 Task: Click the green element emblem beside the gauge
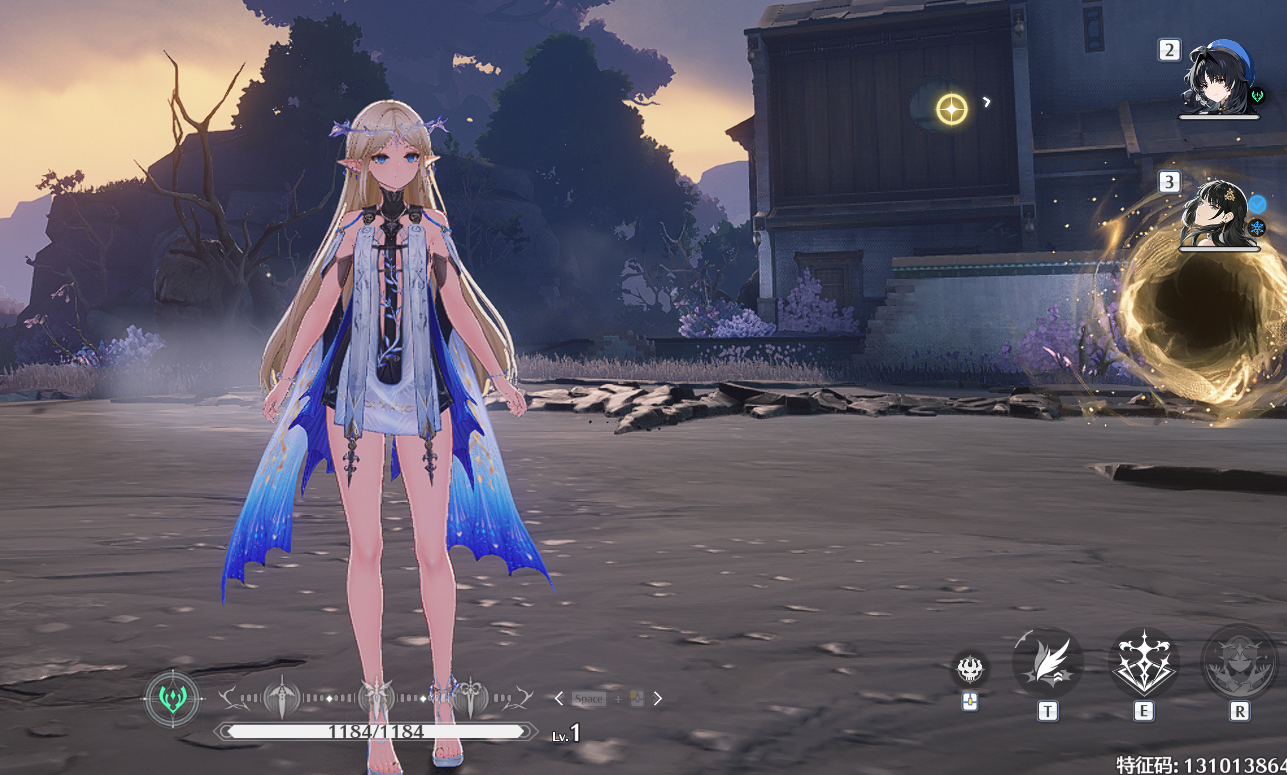(x=172, y=697)
